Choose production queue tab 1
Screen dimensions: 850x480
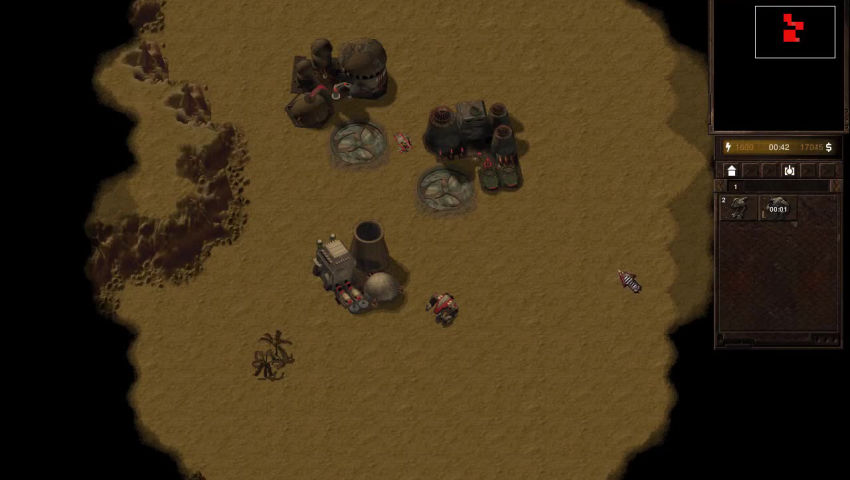736,187
